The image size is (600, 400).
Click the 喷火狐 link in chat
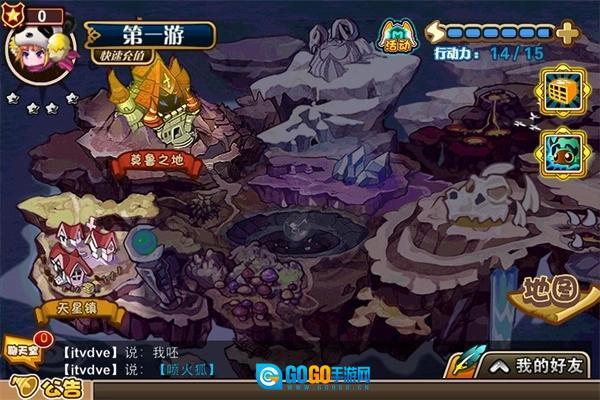pos(186,370)
